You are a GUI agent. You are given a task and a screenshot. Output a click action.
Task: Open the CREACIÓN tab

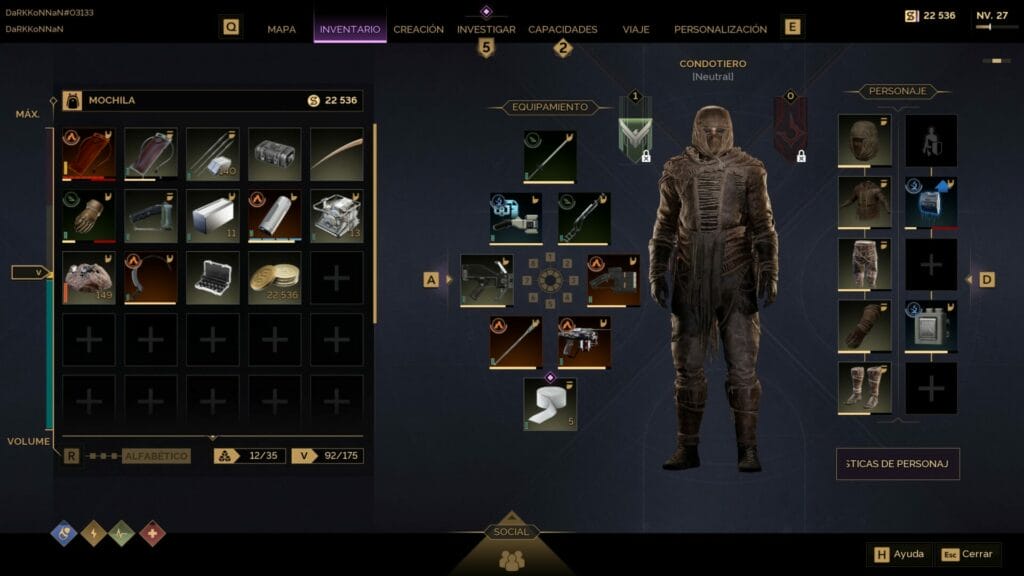point(418,29)
